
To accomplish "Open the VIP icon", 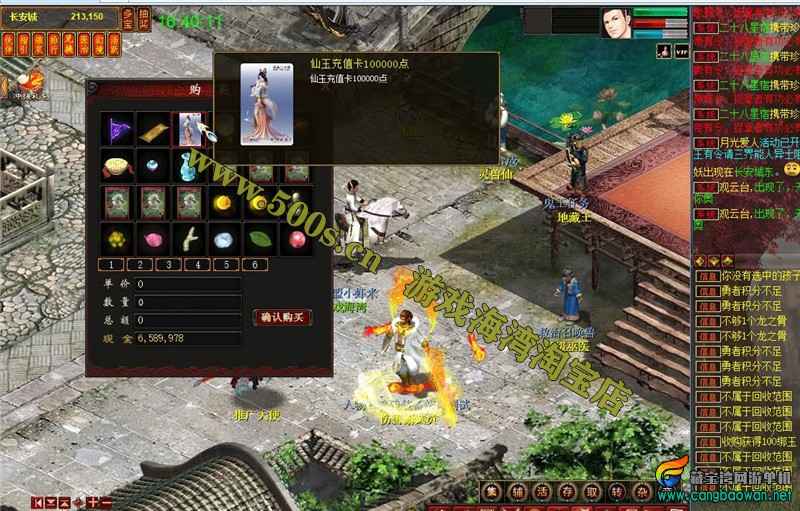I will [681, 48].
